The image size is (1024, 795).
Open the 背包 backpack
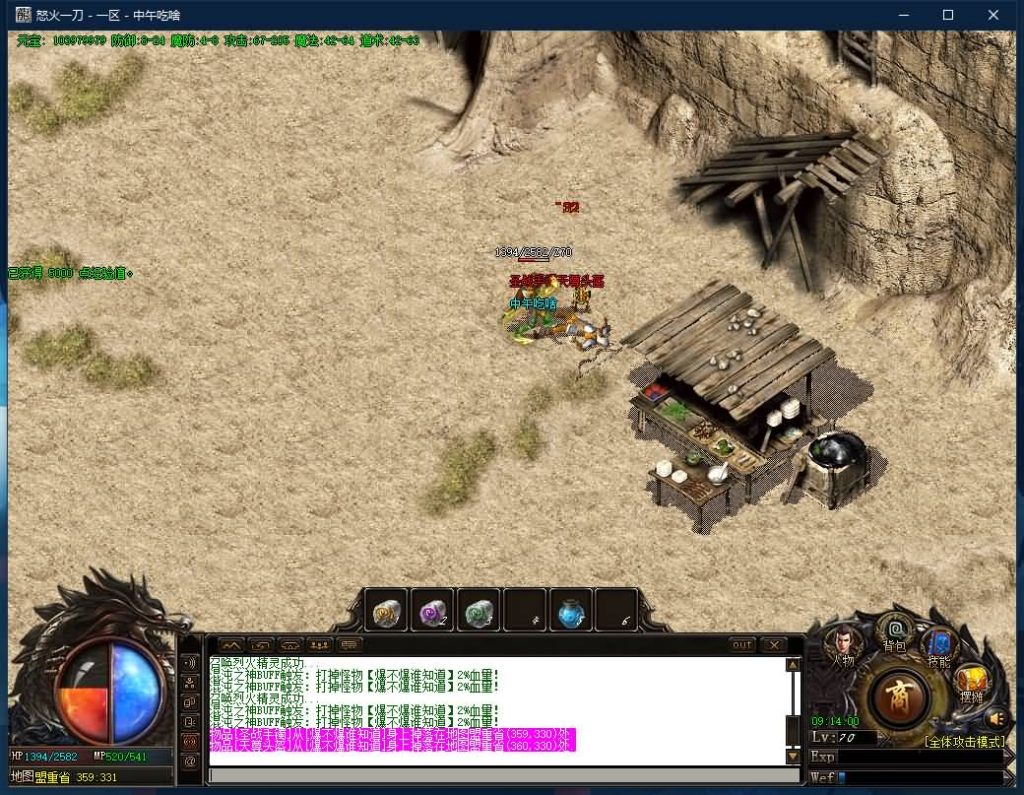894,632
